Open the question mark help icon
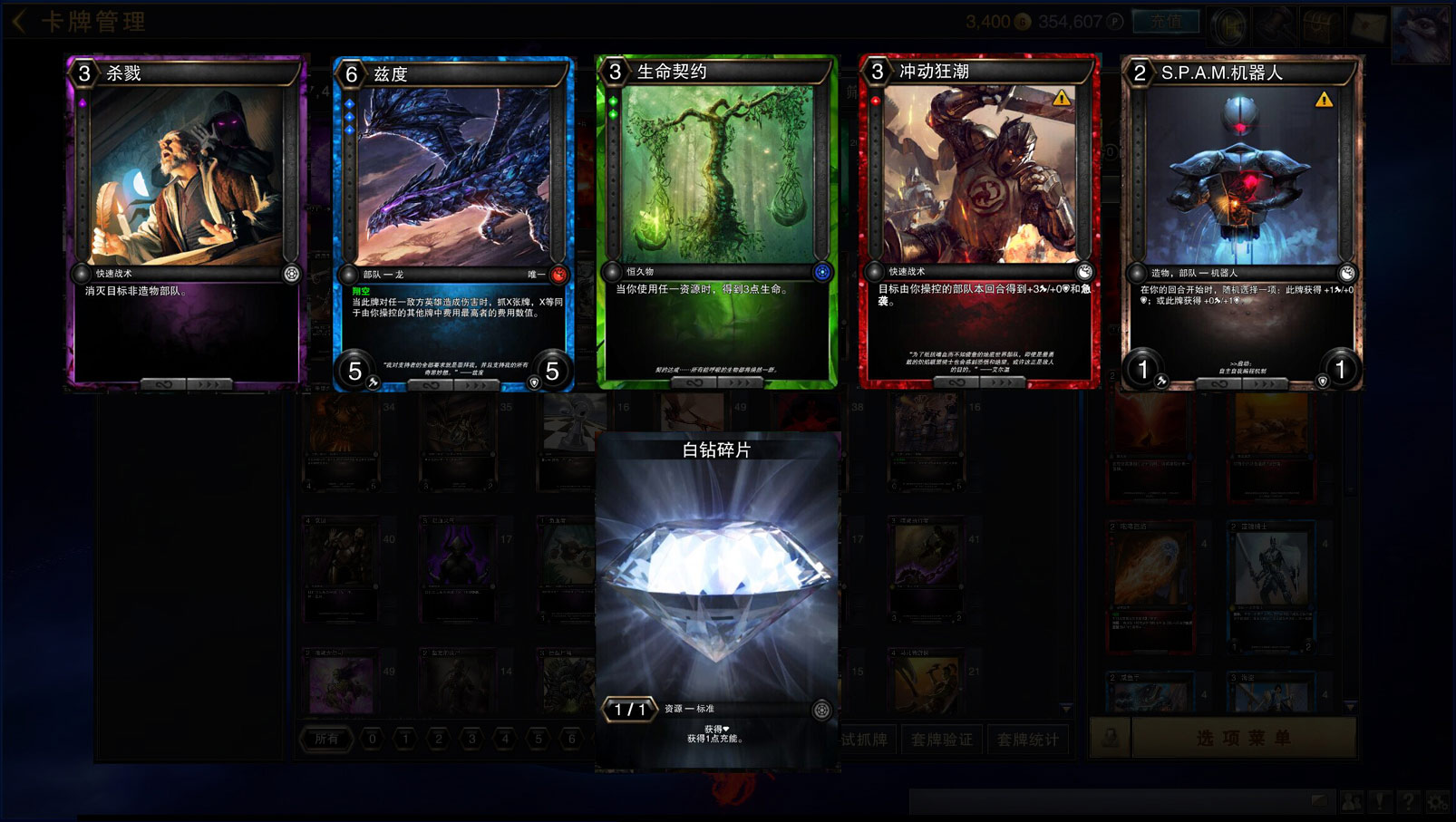Viewport: 1456px width, 822px height. click(x=1408, y=801)
